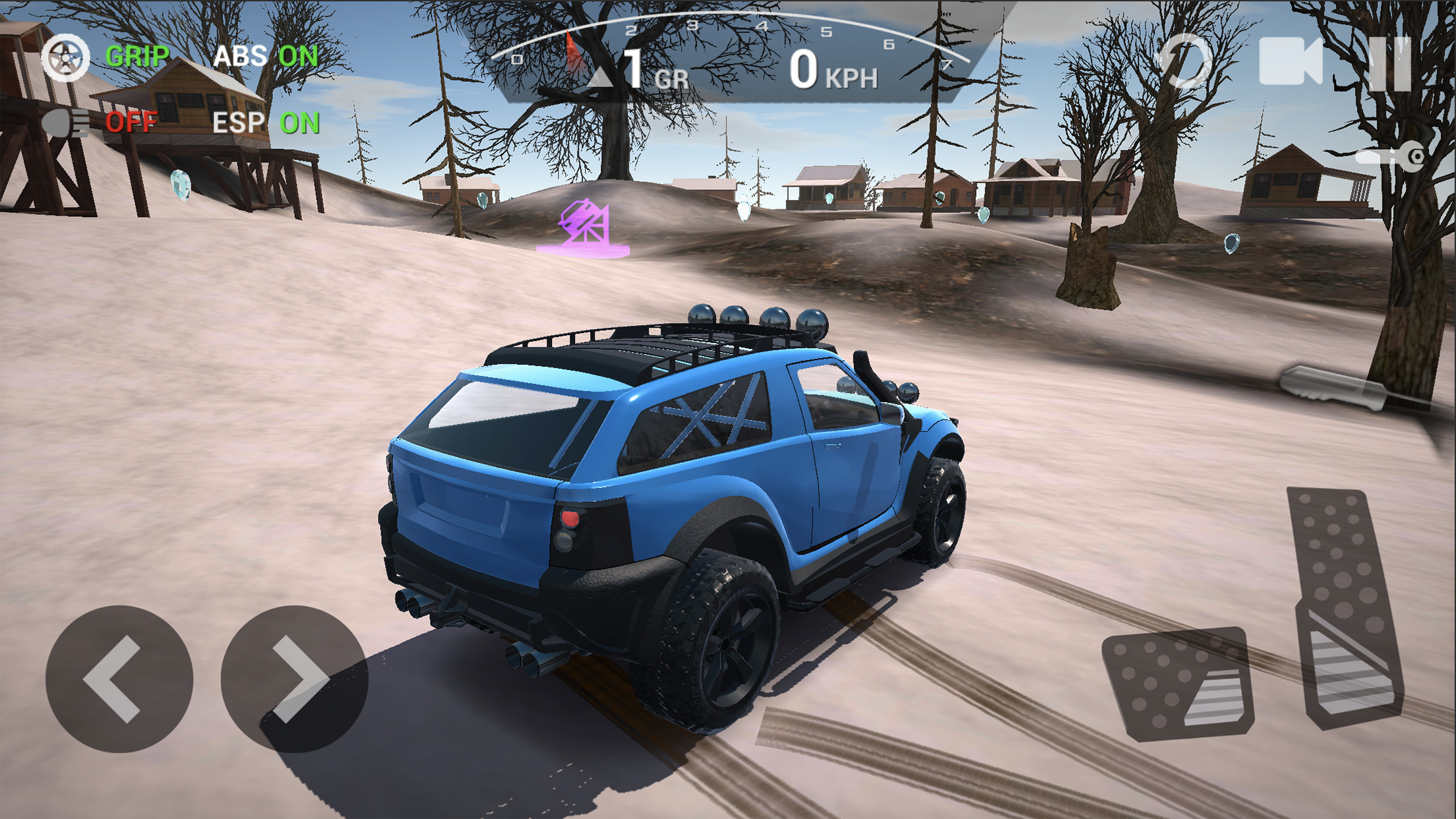This screenshot has width=1456, height=819.
Task: Steer right with the right arrow
Action: 294,679
